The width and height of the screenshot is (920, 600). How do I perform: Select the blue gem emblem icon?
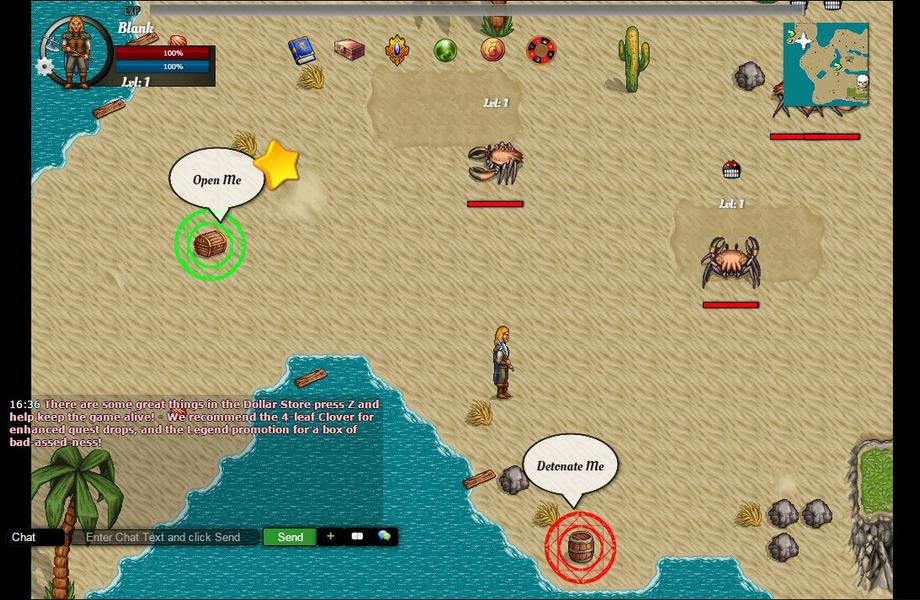(x=397, y=50)
